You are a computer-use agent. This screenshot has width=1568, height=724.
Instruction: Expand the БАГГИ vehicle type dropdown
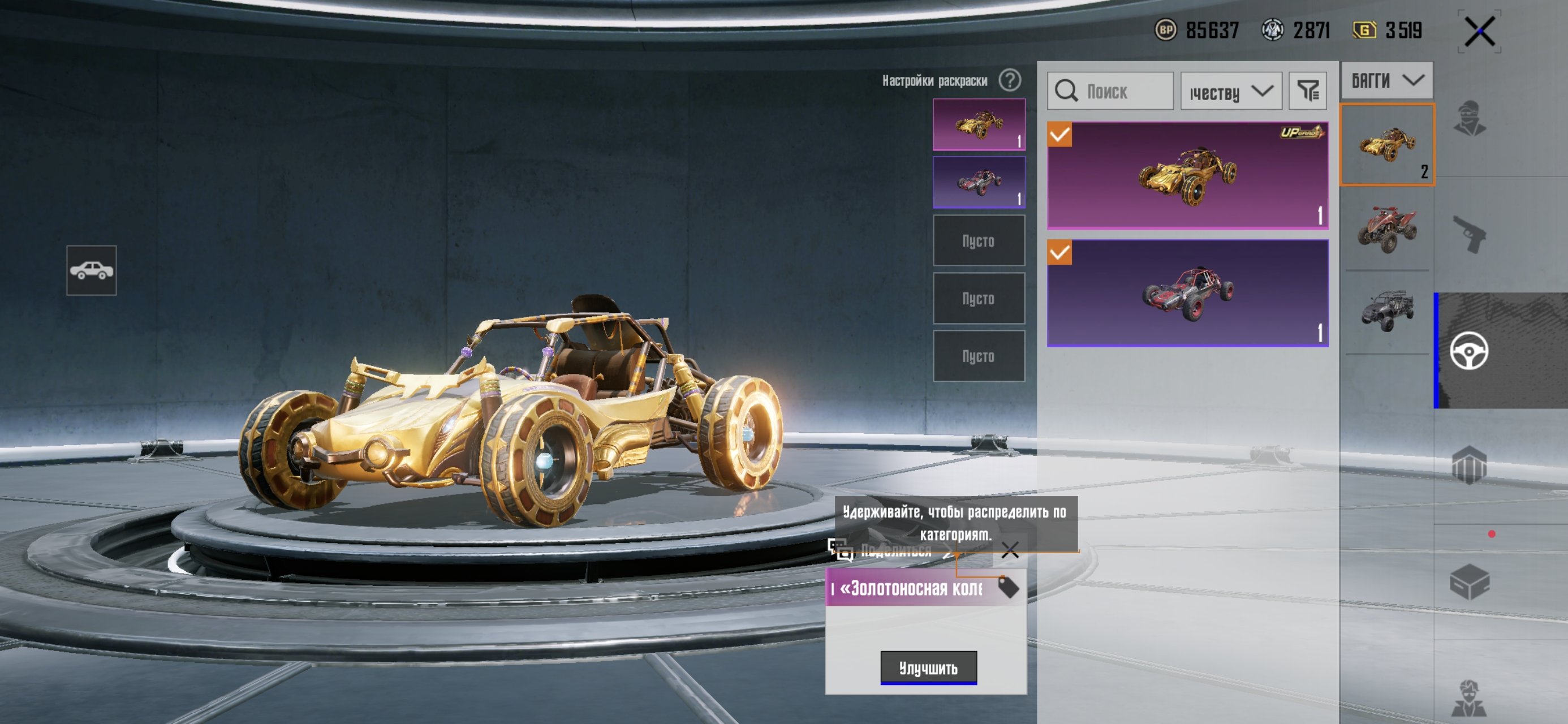[x=1386, y=80]
